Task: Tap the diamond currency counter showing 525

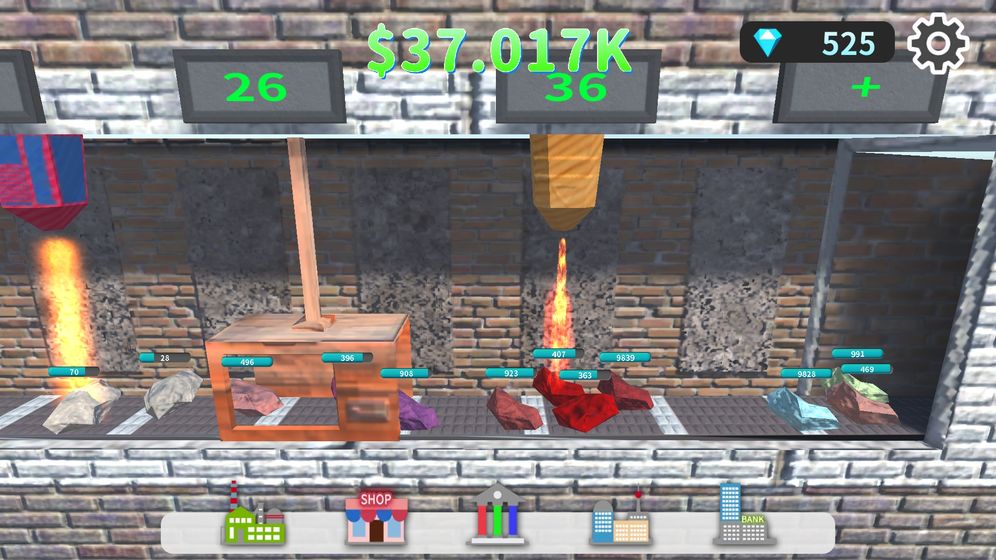Action: click(x=817, y=43)
